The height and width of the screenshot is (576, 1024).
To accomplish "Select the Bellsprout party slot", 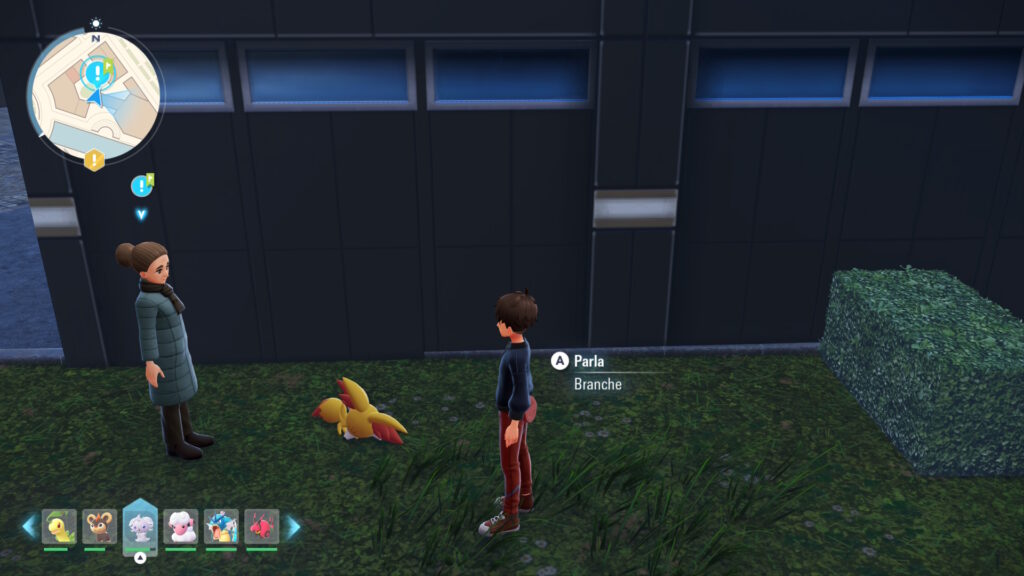I will [x=59, y=526].
